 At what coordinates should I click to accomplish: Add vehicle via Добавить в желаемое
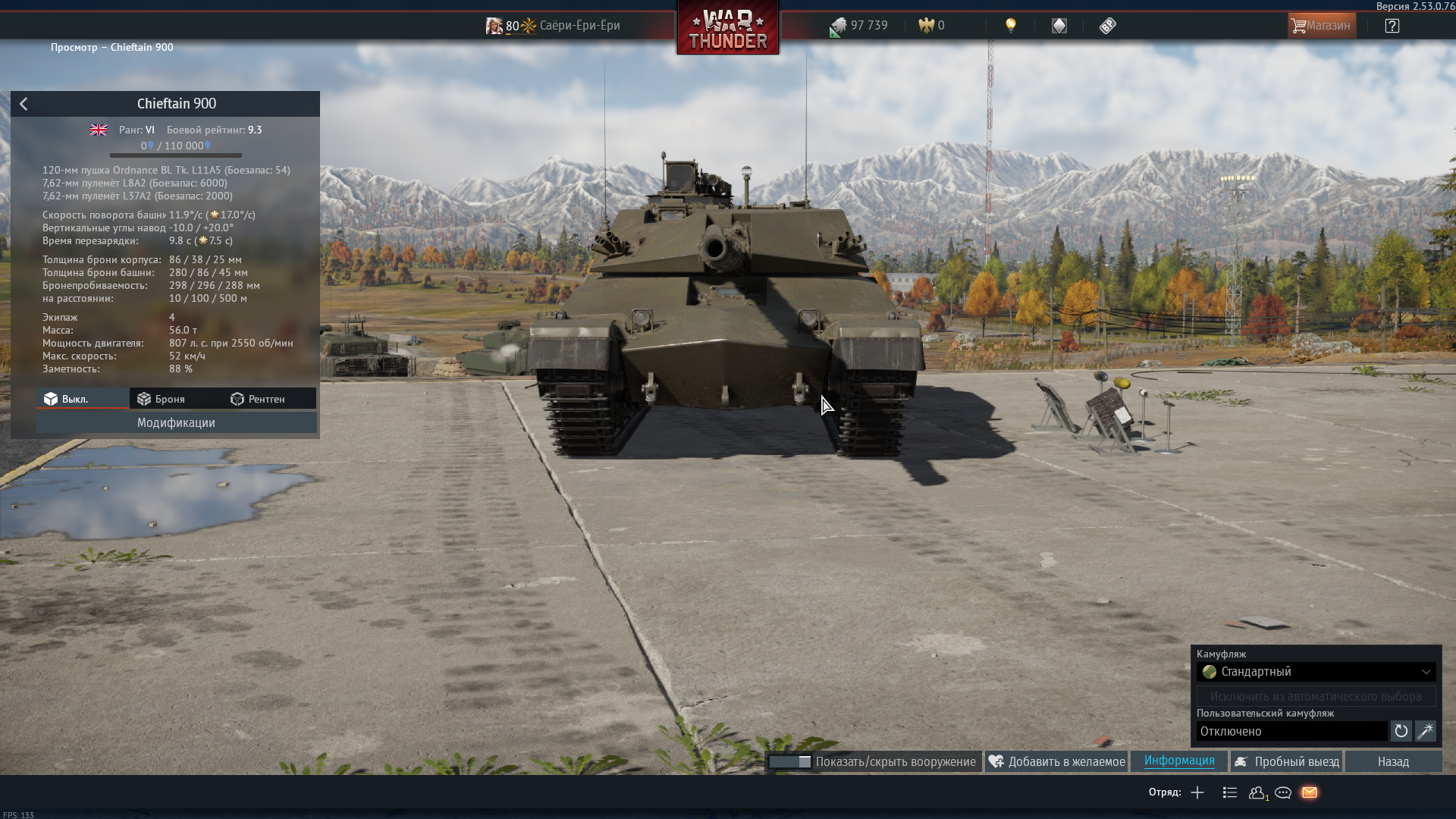coord(1057,761)
